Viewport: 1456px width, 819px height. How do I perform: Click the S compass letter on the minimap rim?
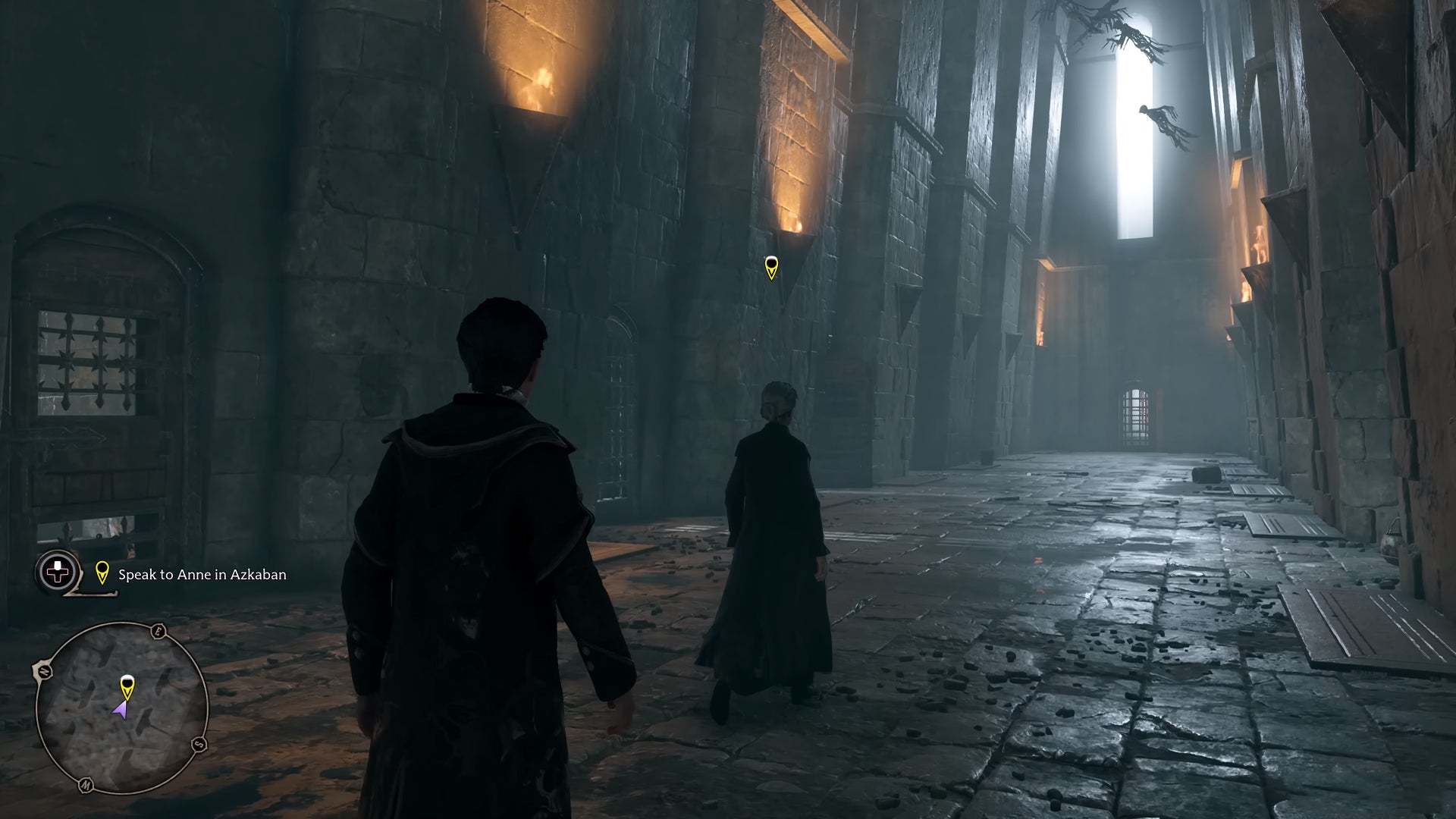pos(198,744)
